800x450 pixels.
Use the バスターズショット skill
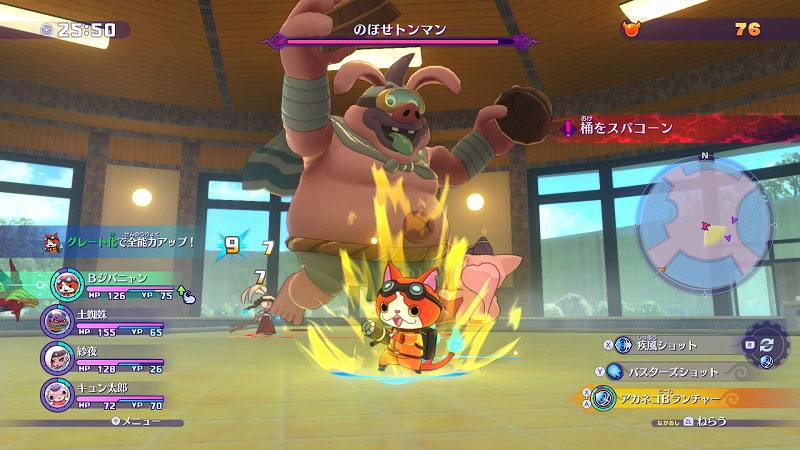677,371
